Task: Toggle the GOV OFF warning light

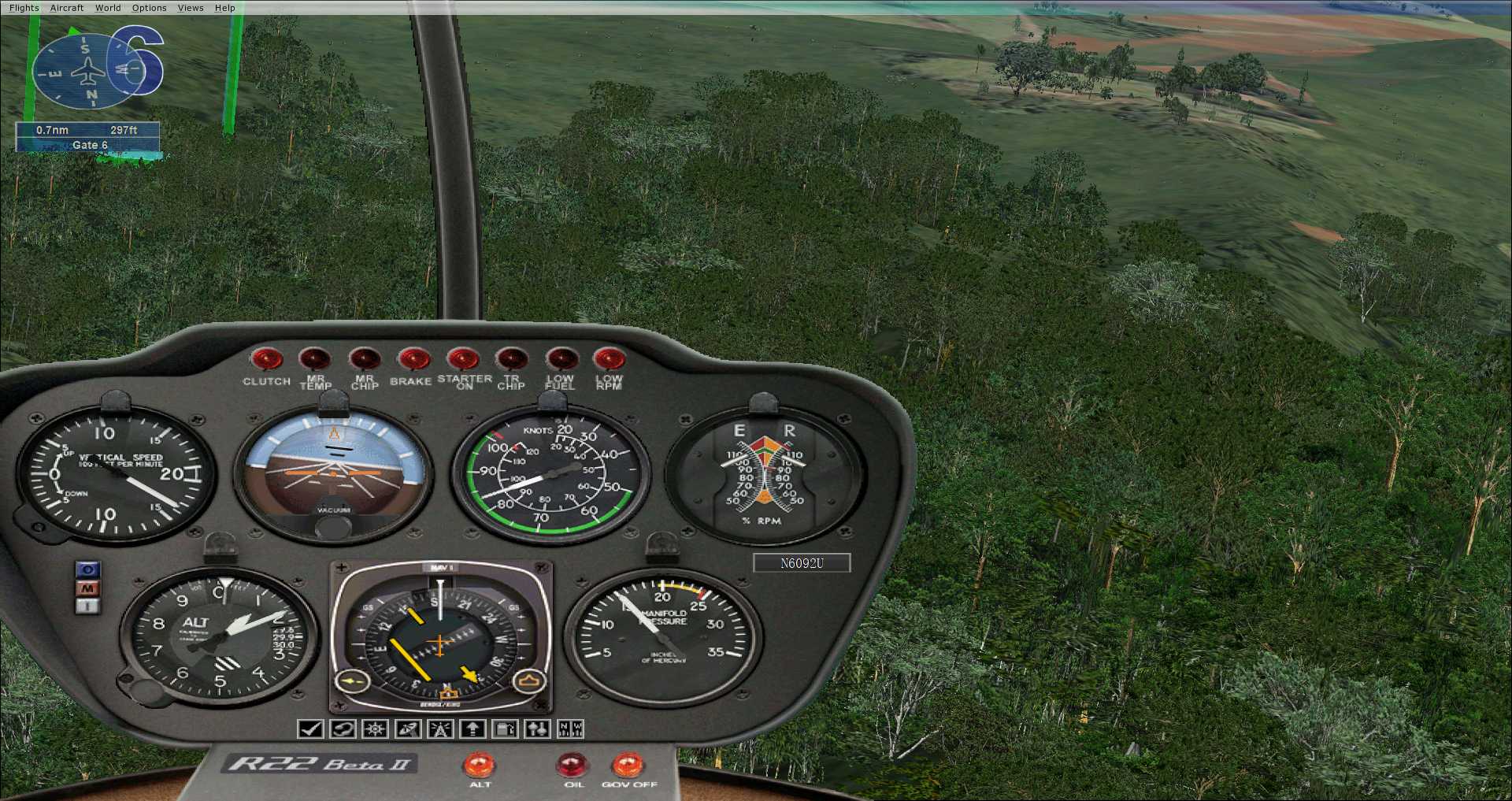Action: [628, 765]
